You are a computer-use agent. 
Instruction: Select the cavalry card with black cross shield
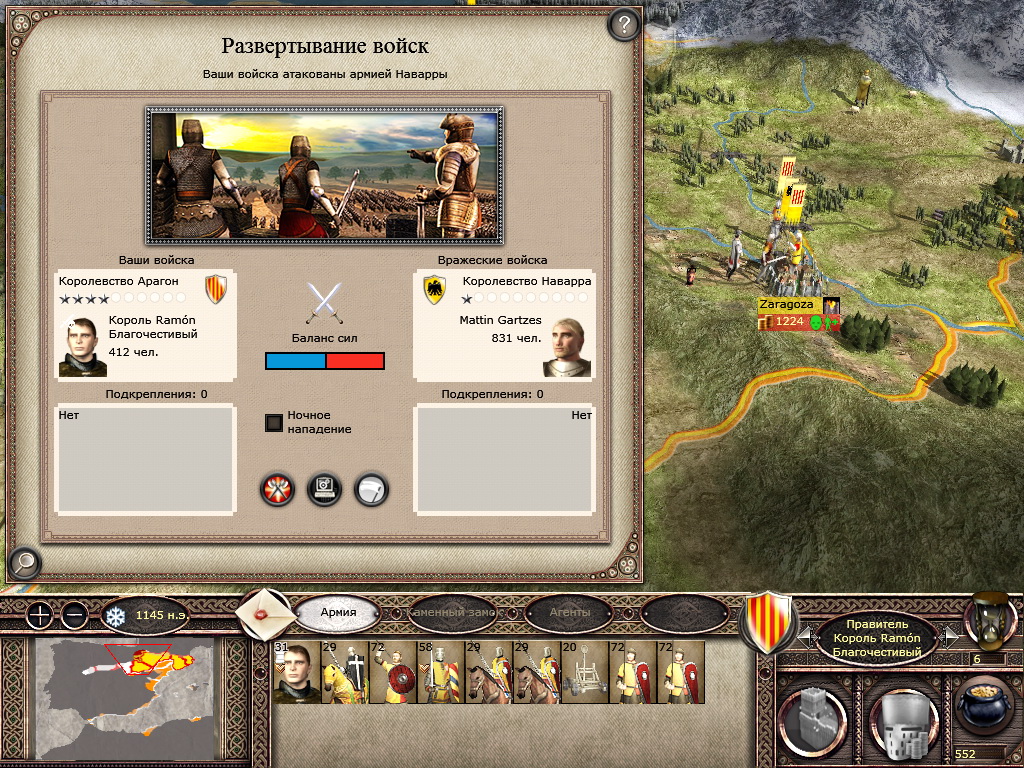pos(344,673)
